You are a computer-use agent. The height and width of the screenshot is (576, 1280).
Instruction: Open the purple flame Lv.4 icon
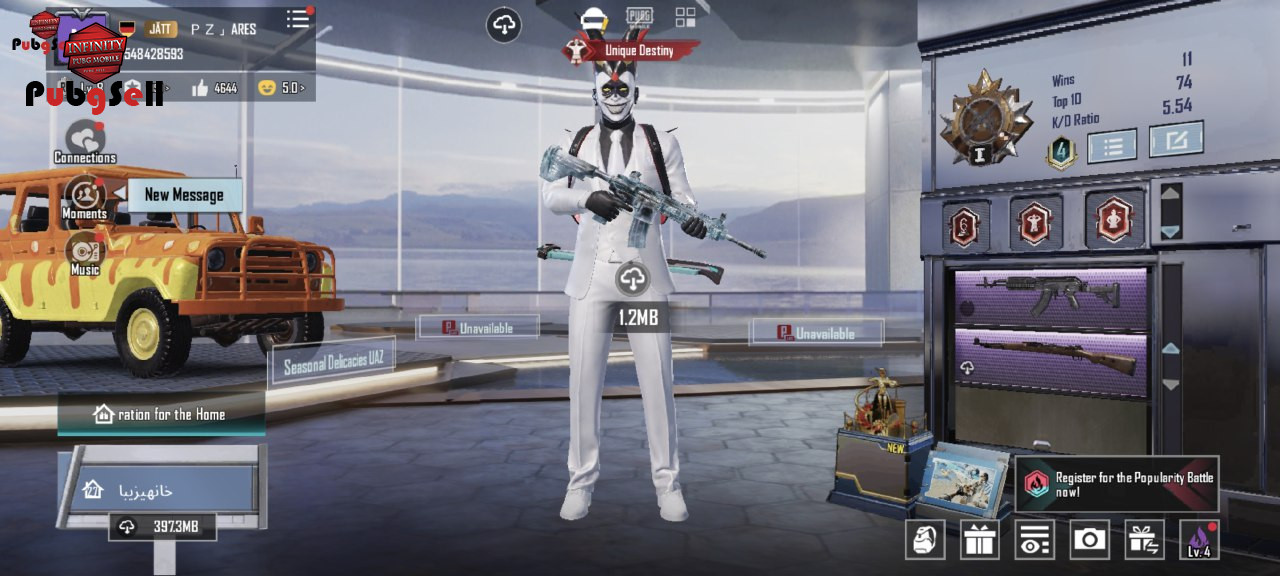pyautogui.click(x=1199, y=540)
